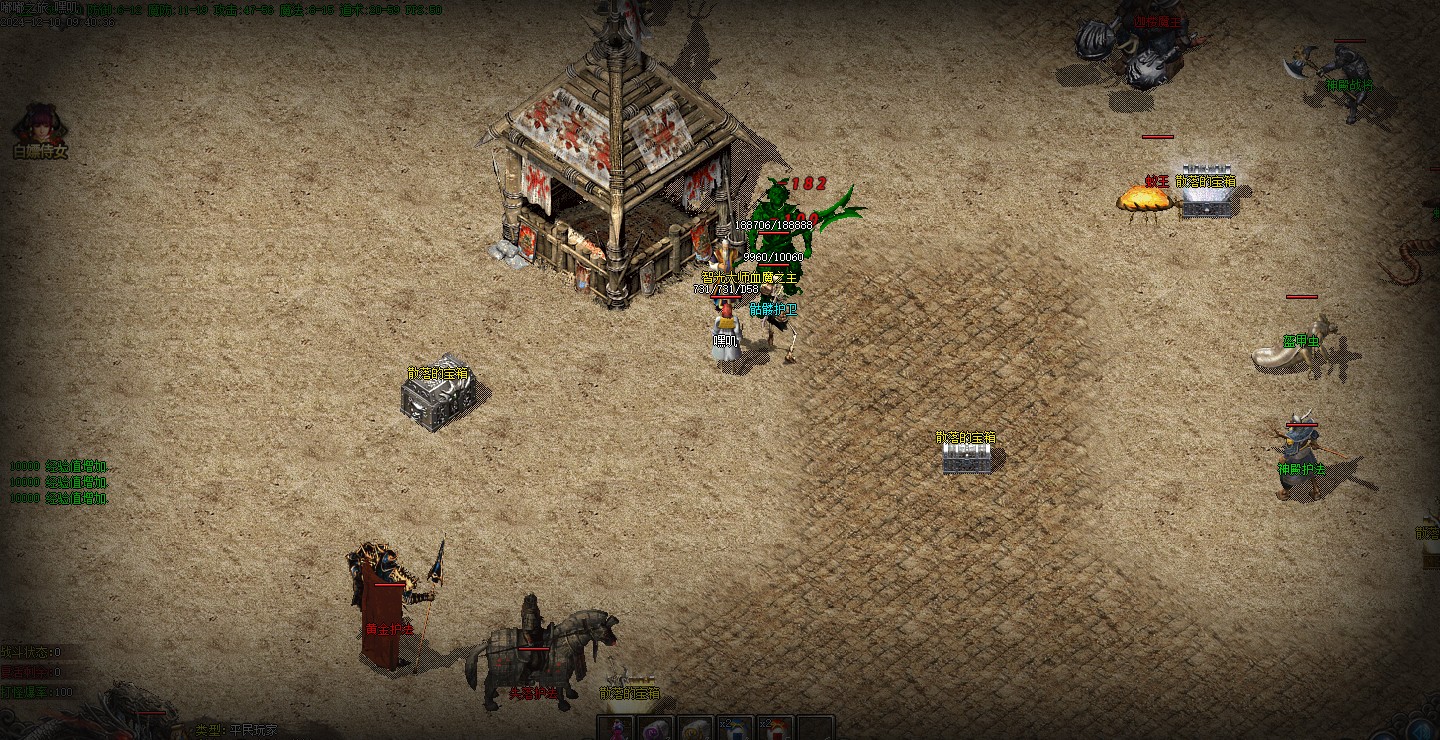Use the red bundle x2 hotbar item
This screenshot has width=1440, height=740.
pyautogui.click(x=775, y=728)
